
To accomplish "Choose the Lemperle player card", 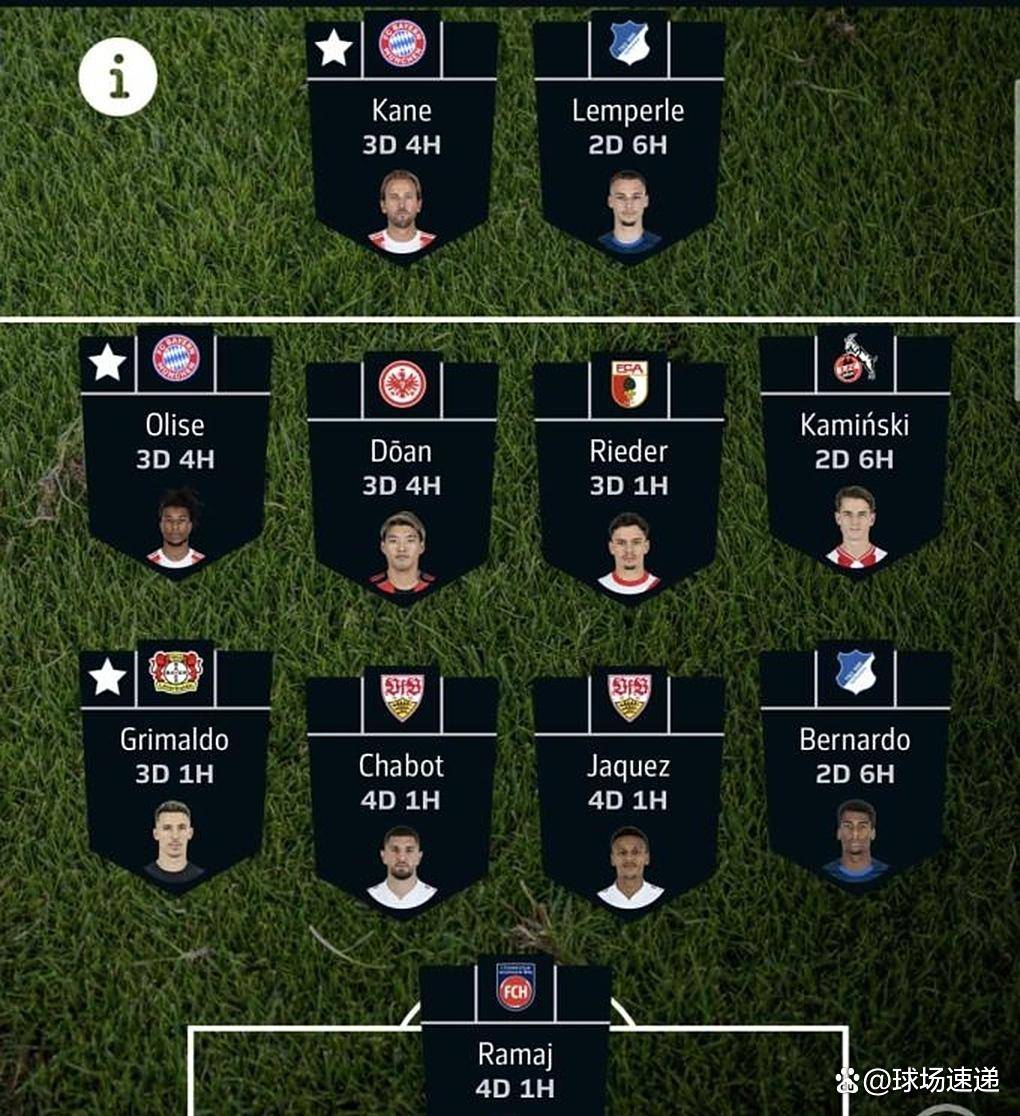I will pyautogui.click(x=629, y=140).
